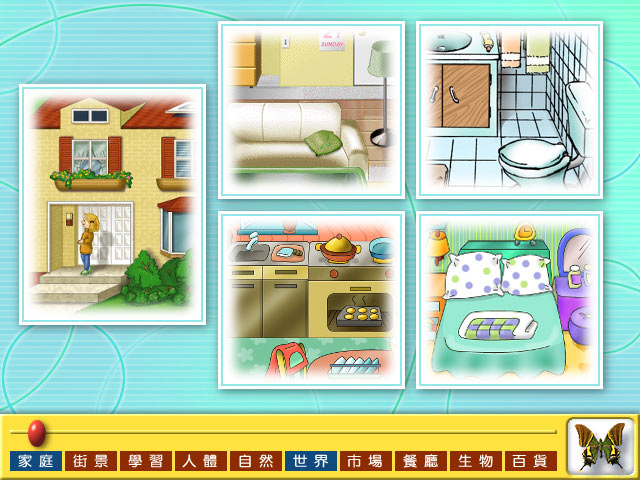Choose the 餐廳 category tab
This screenshot has height=480, width=640.
(421, 461)
